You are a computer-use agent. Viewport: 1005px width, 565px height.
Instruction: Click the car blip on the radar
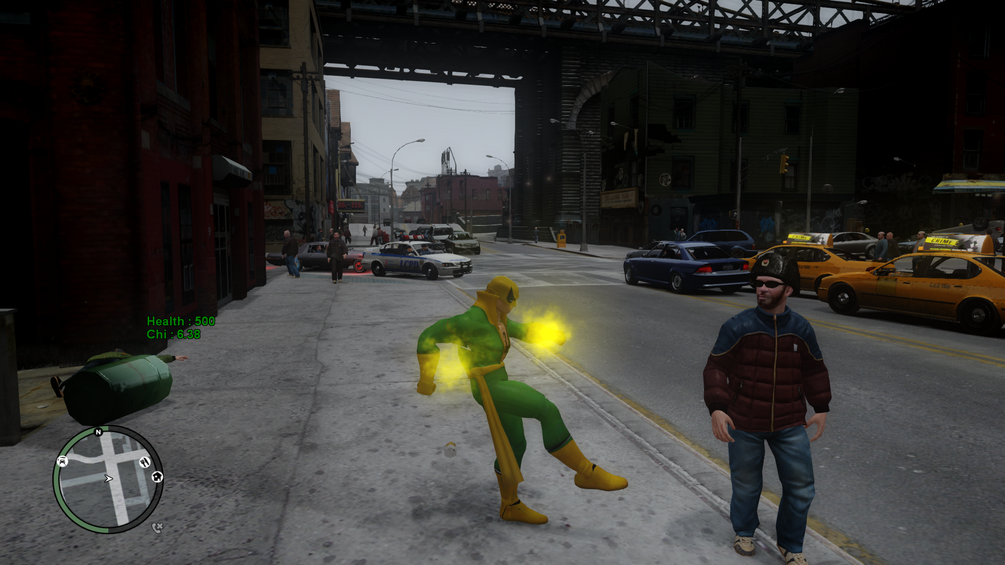[x=62, y=461]
